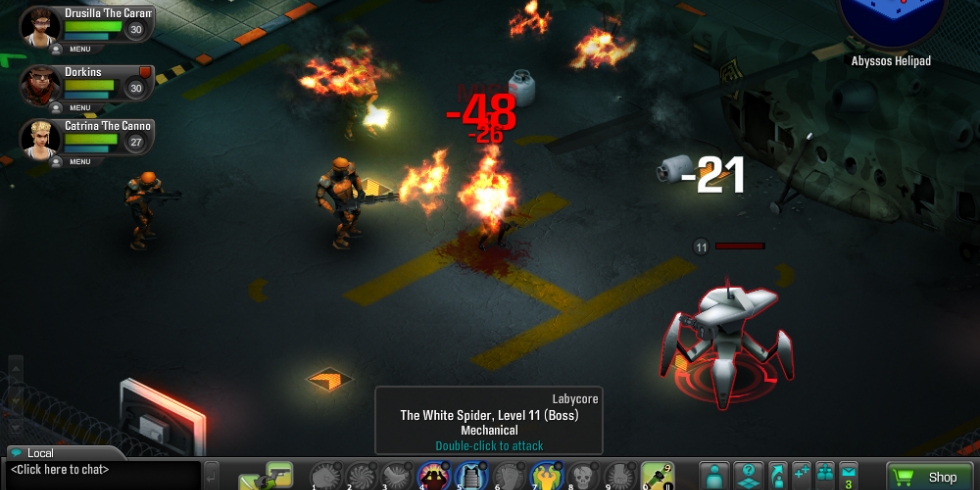Open the minimap of Abyssos Helipad

891,20
